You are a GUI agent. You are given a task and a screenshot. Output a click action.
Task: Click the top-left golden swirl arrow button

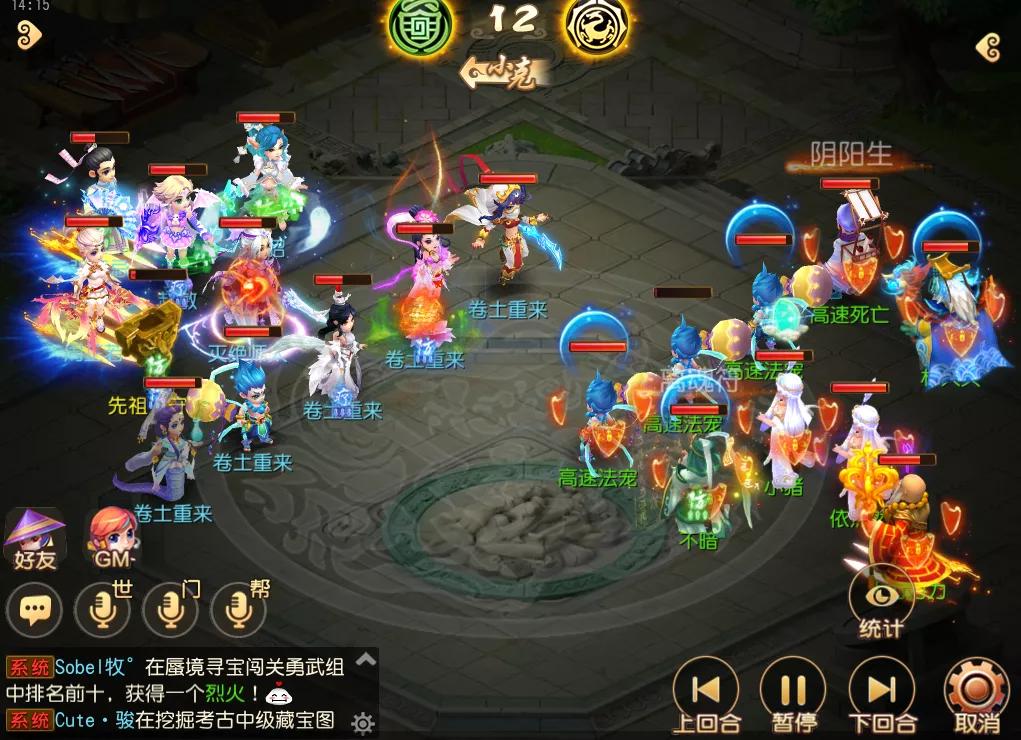pos(30,37)
